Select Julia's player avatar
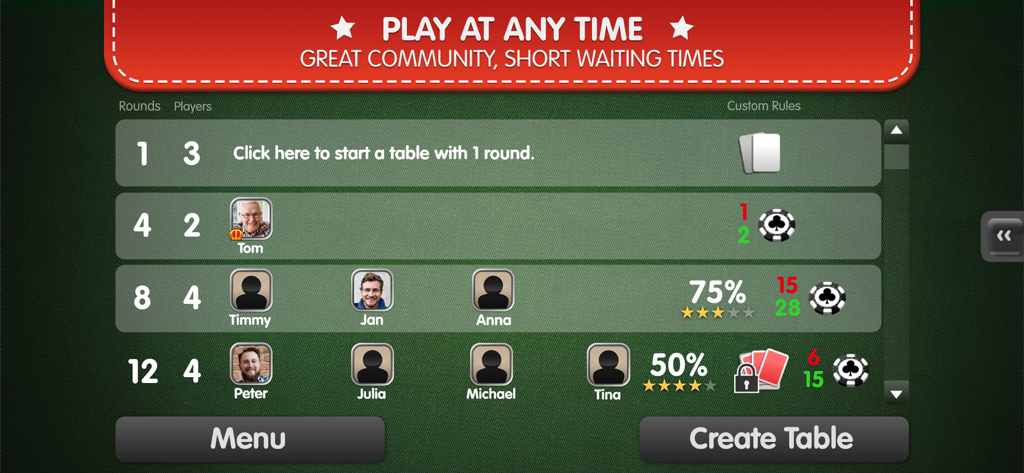 372,364
